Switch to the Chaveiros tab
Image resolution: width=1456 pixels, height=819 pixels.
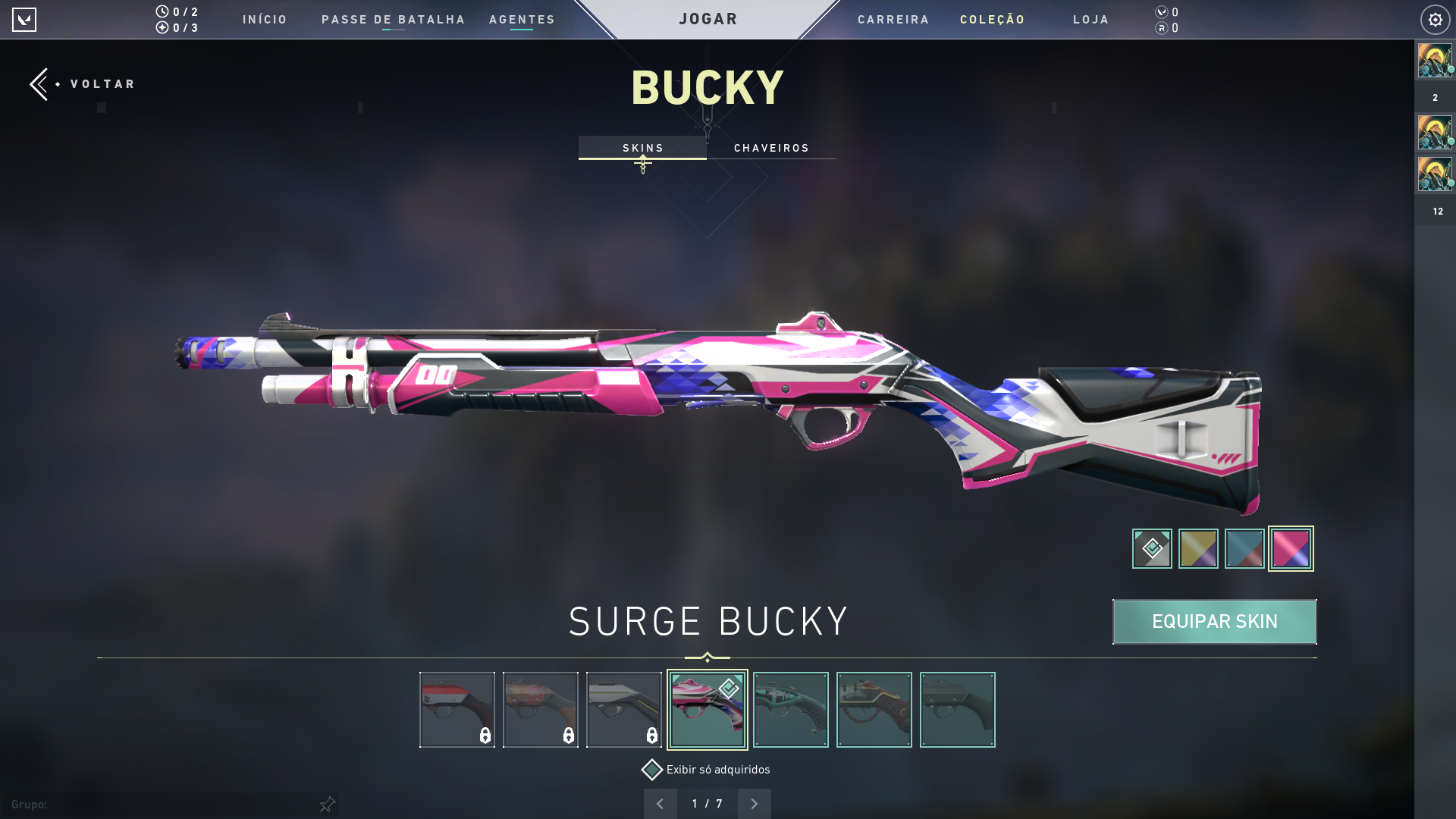click(x=771, y=148)
